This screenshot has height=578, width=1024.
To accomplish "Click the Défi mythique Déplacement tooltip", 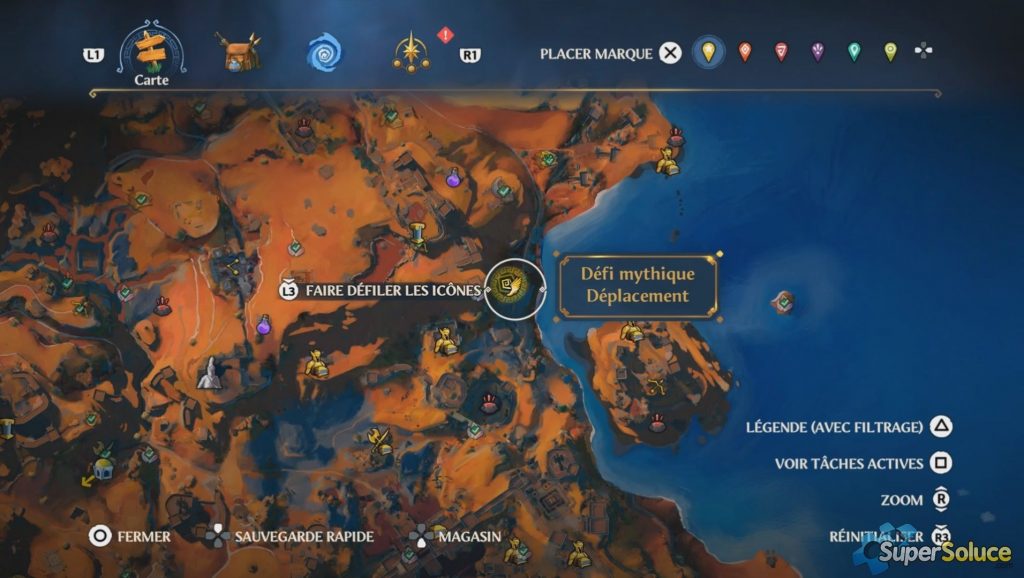I will pos(638,285).
